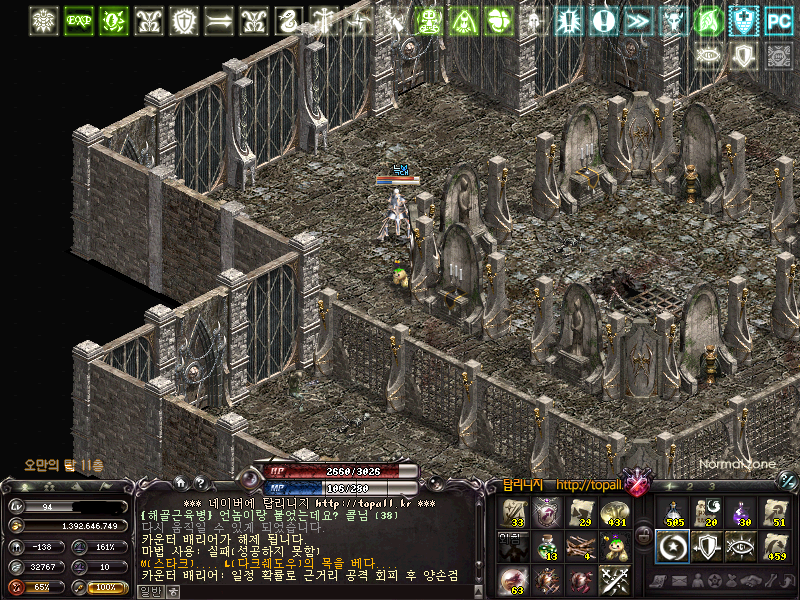
Task: Select the green mandrake pet doll slot
Action: click(614, 546)
